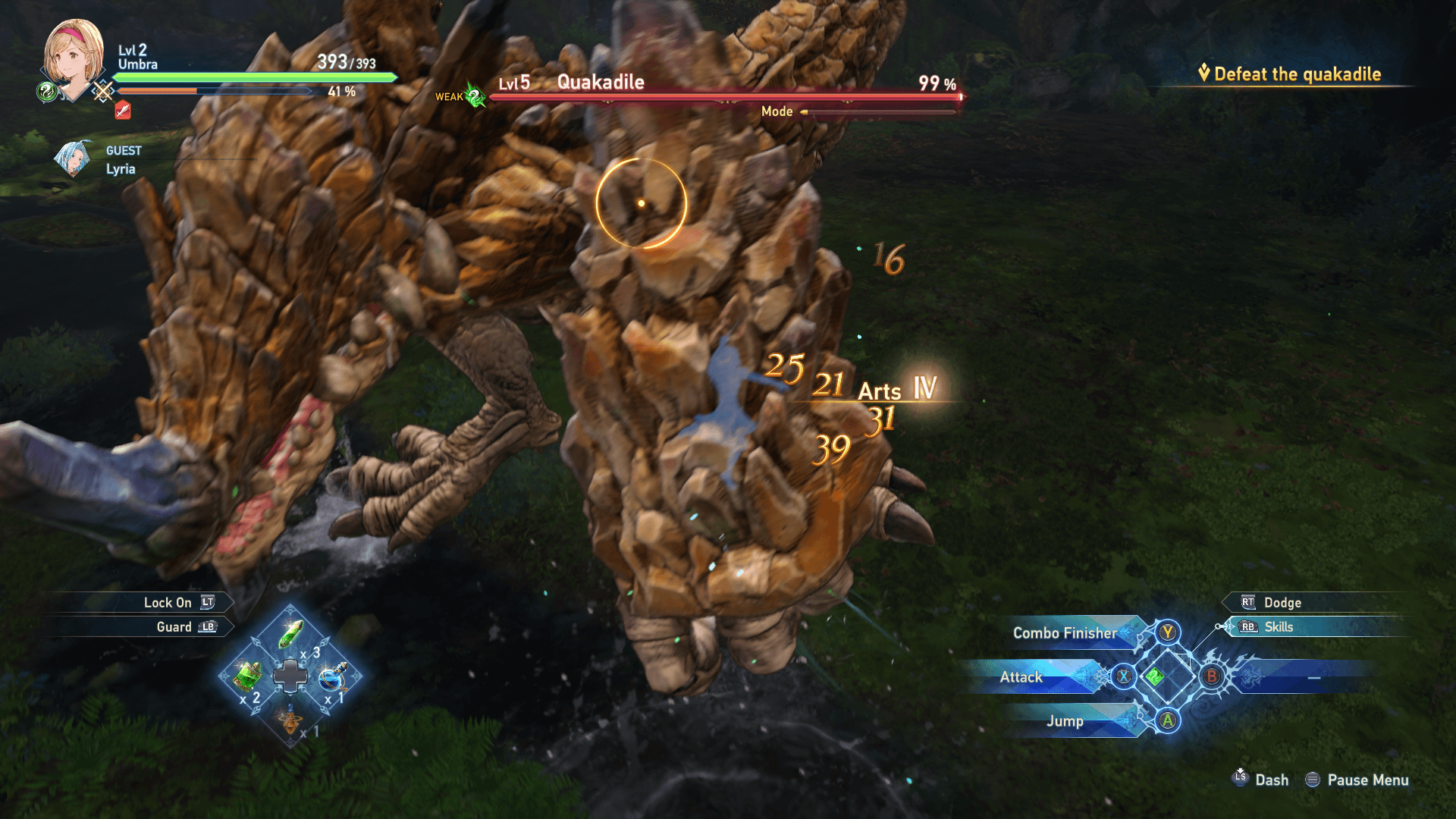Select the Defeat the quakadile objective

1297,74
